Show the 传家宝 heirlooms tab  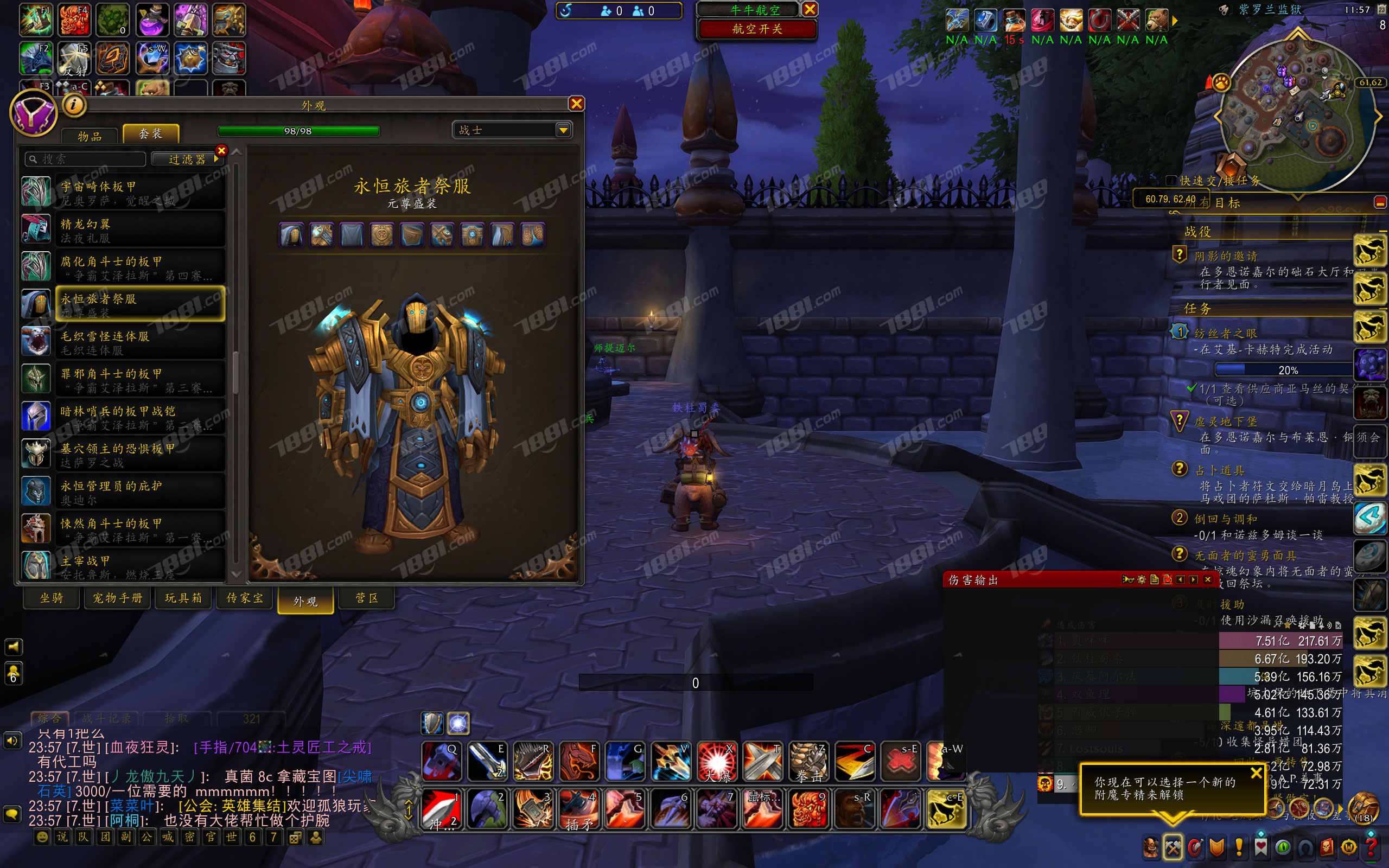pos(245,598)
